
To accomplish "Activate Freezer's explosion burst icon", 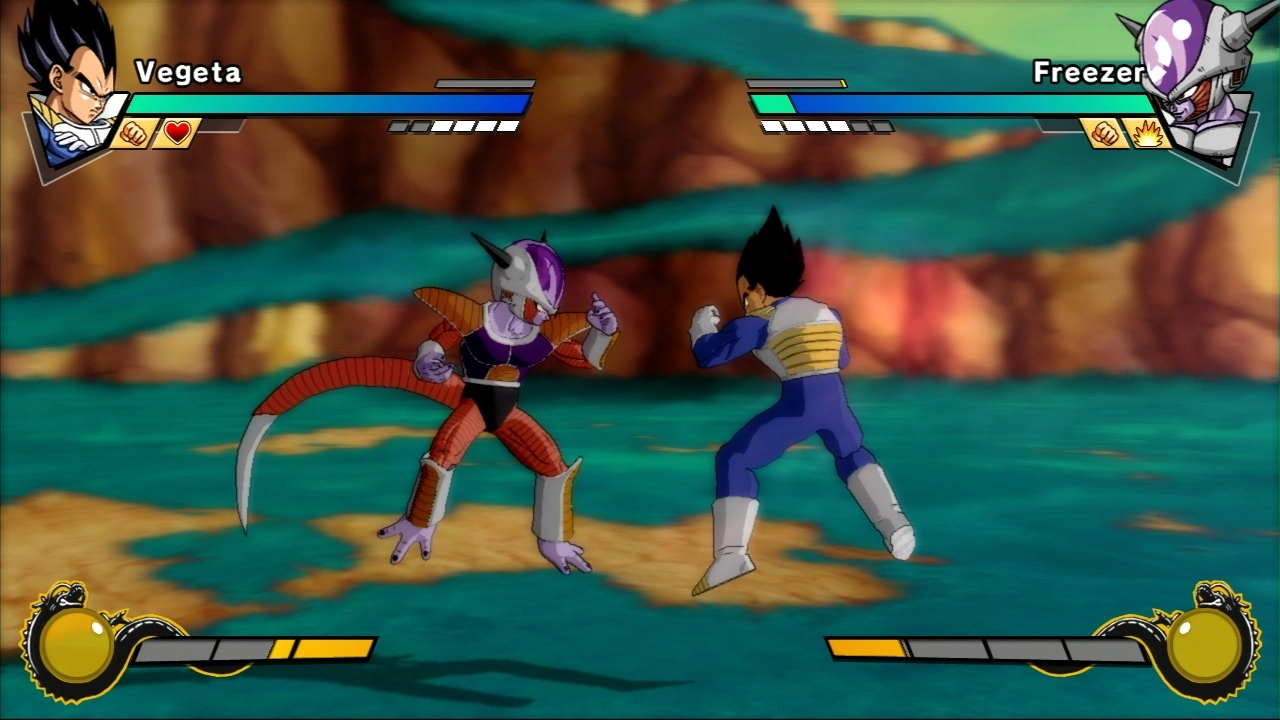I will (x=1147, y=133).
